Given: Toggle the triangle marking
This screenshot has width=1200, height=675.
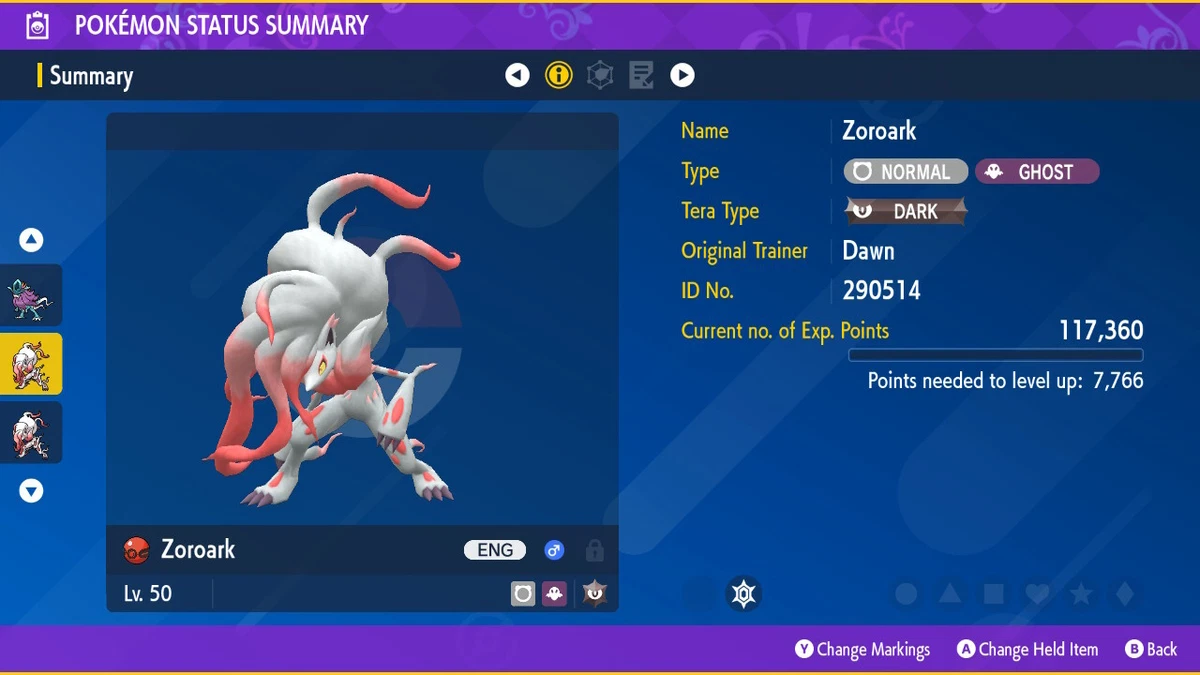Looking at the screenshot, I should (x=950, y=594).
